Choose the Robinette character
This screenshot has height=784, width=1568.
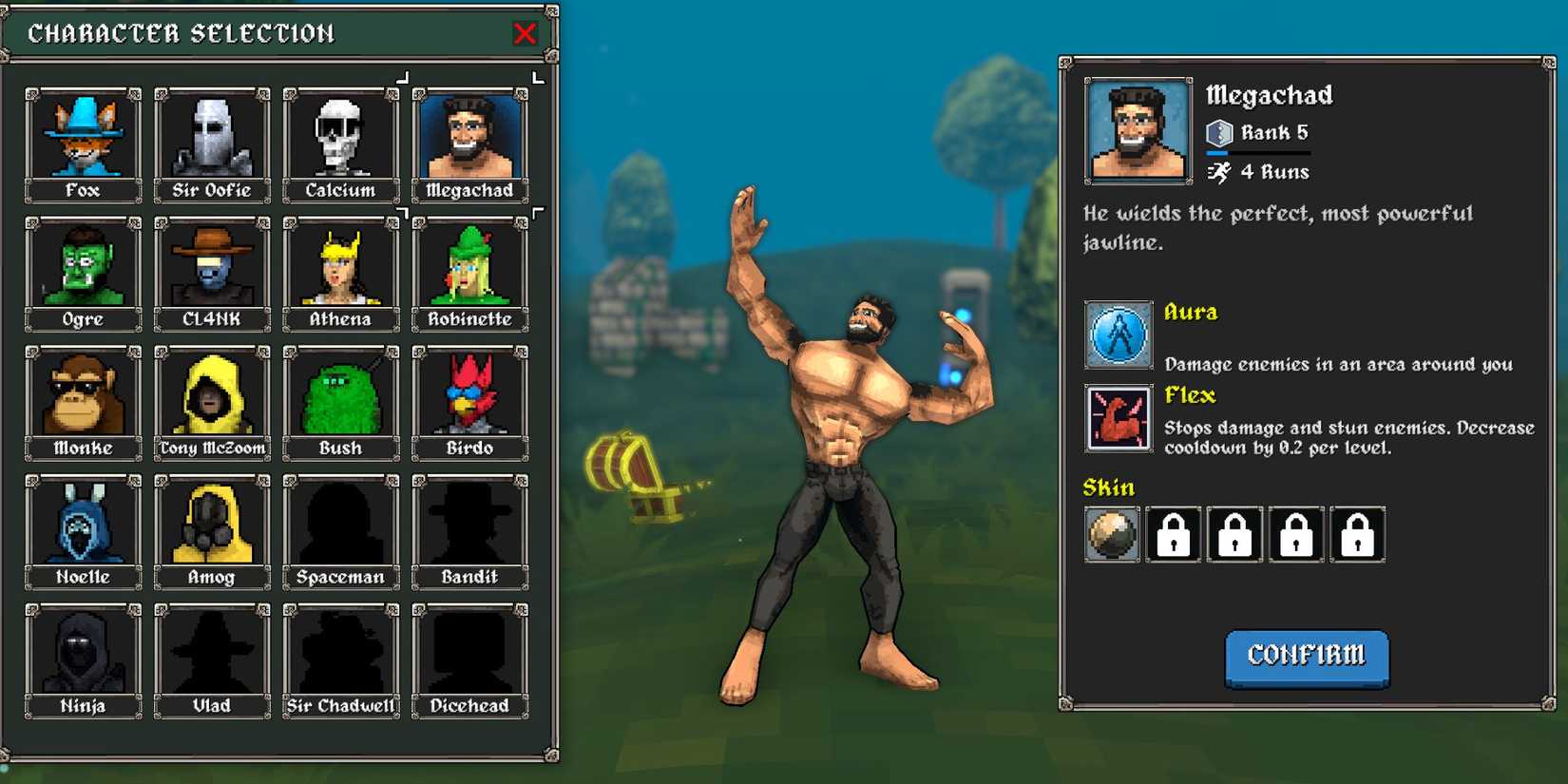point(469,267)
